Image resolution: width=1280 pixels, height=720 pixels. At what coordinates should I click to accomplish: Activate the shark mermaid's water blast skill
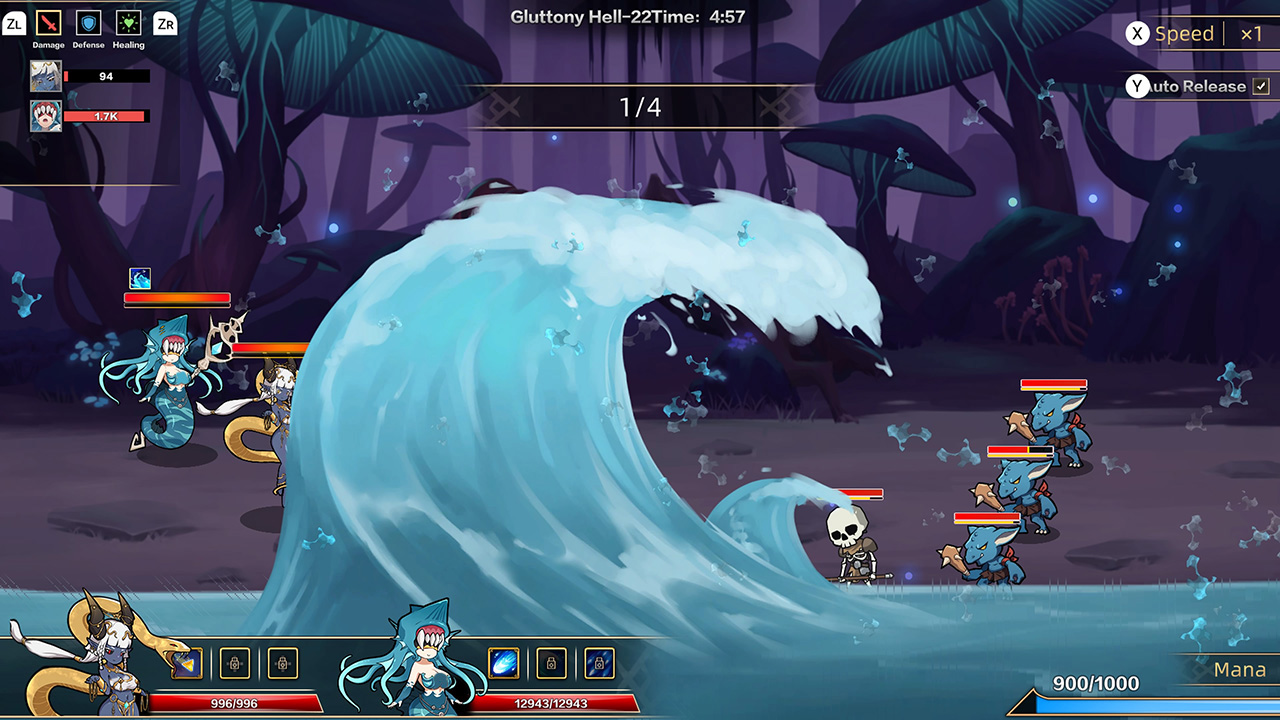click(505, 663)
